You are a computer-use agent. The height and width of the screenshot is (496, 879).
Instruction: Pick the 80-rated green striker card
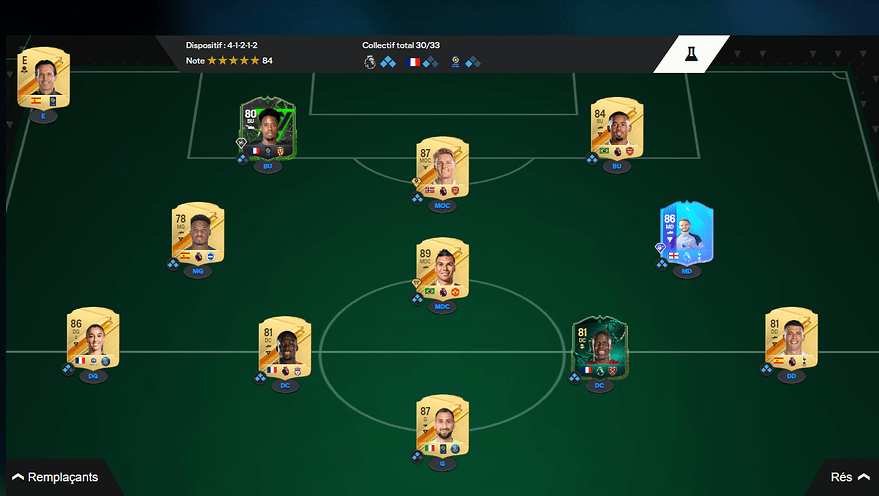tap(266, 130)
